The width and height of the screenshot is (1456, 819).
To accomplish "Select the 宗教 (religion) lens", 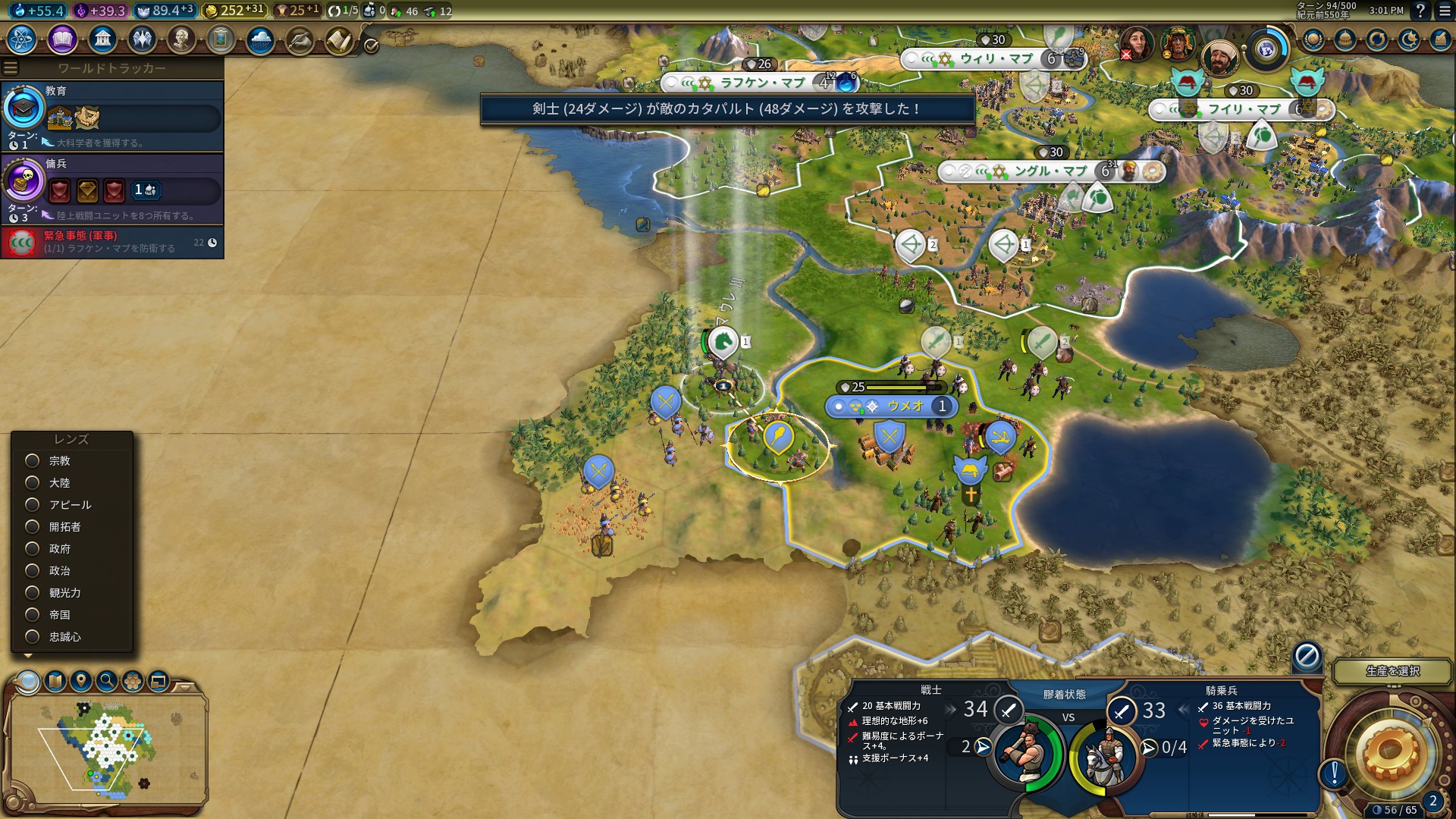I will (33, 461).
